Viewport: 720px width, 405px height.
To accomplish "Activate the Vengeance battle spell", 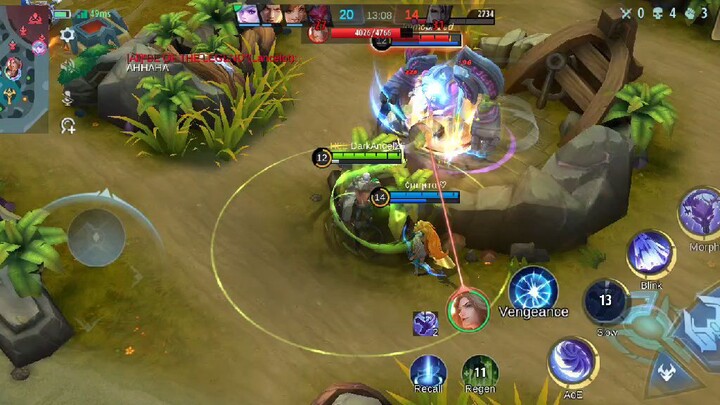I will click(532, 290).
